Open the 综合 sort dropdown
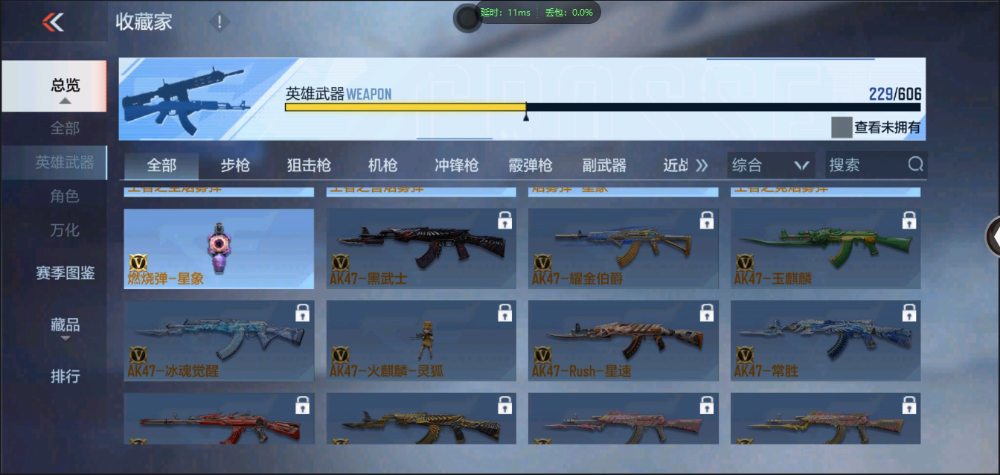This screenshot has width=1000, height=475. click(769, 165)
